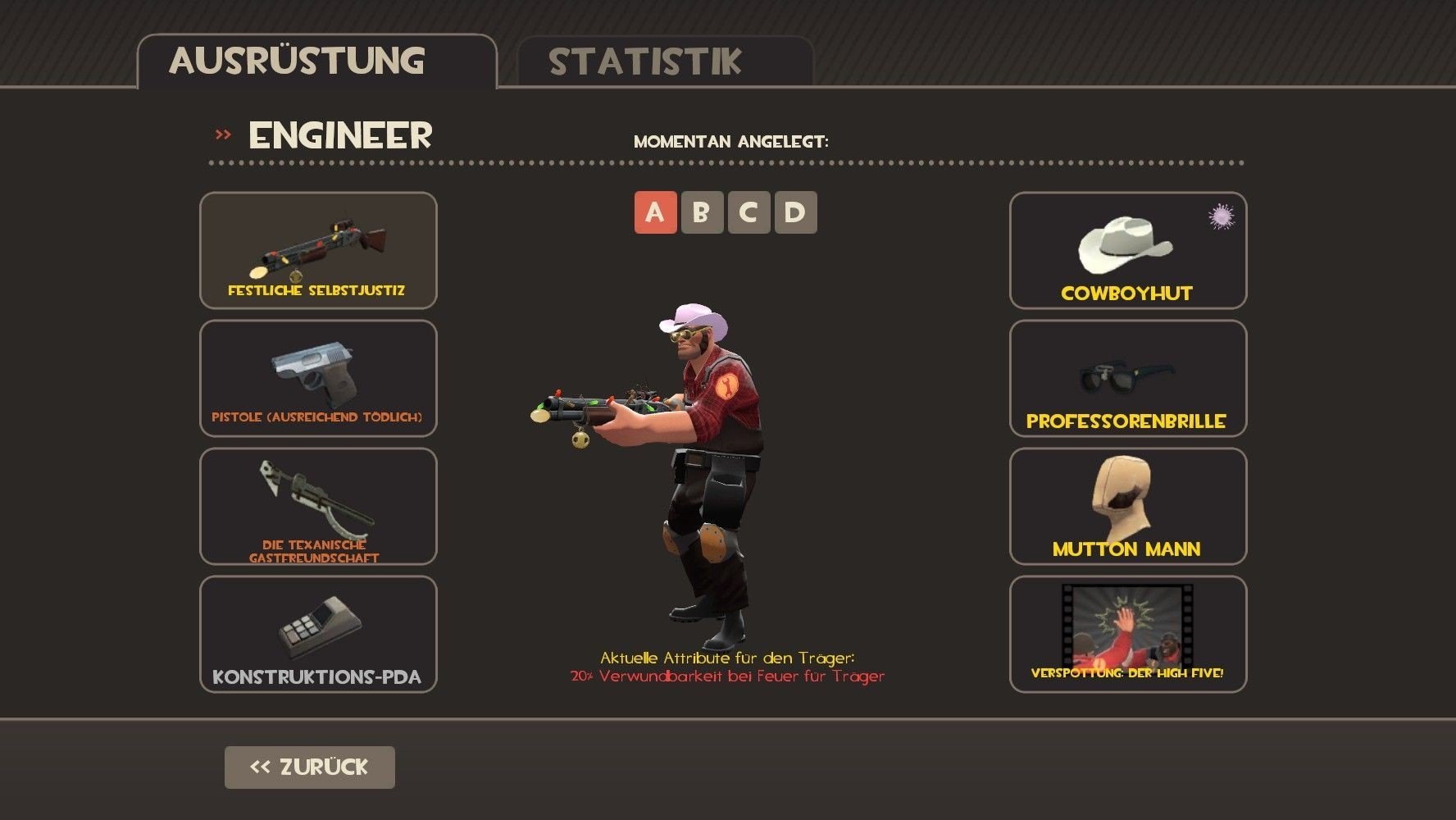Switch to loadout preset C
Viewport: 1456px width, 820px height.
748,212
